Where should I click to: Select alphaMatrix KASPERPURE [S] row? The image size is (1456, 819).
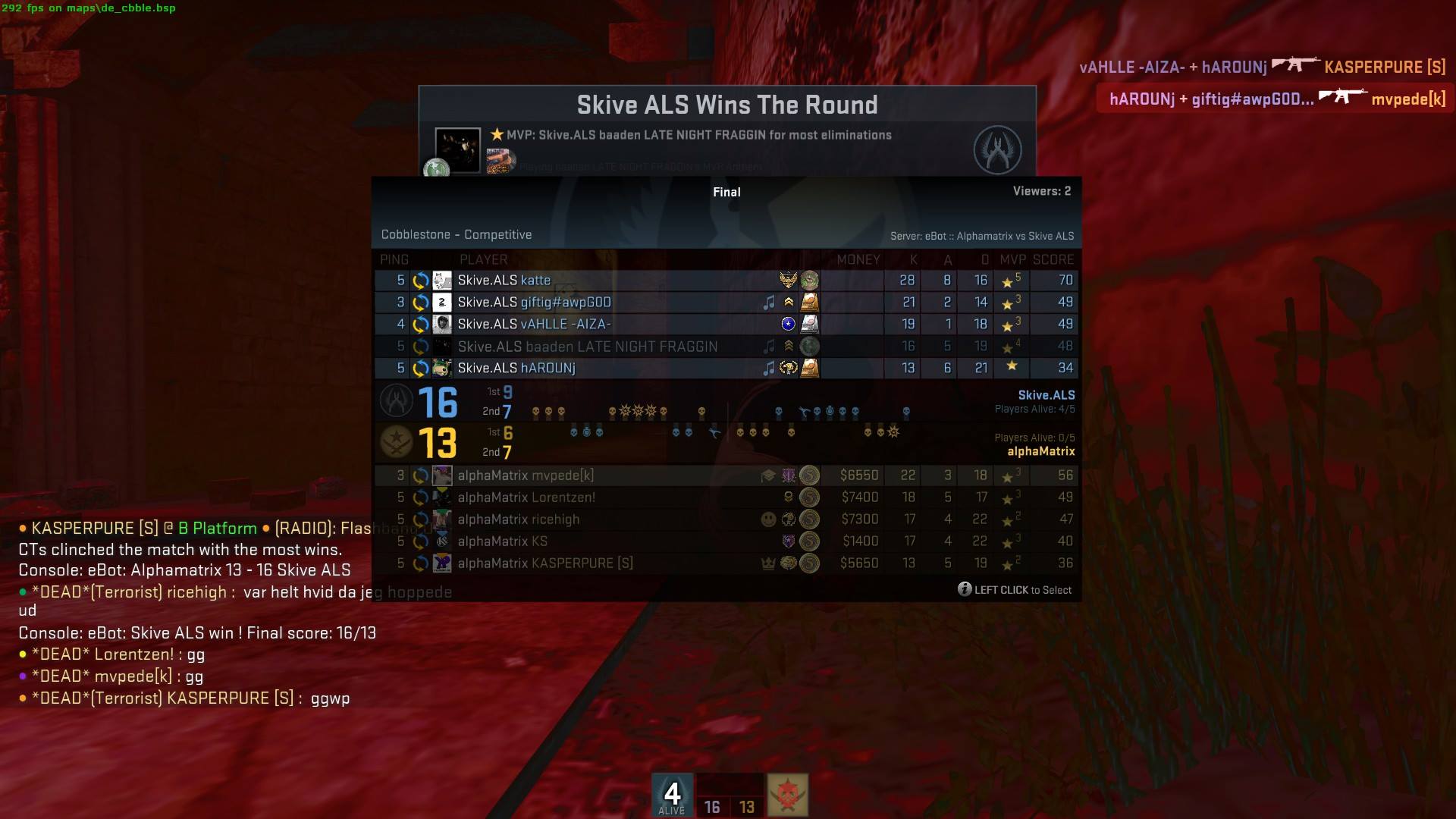coord(607,563)
